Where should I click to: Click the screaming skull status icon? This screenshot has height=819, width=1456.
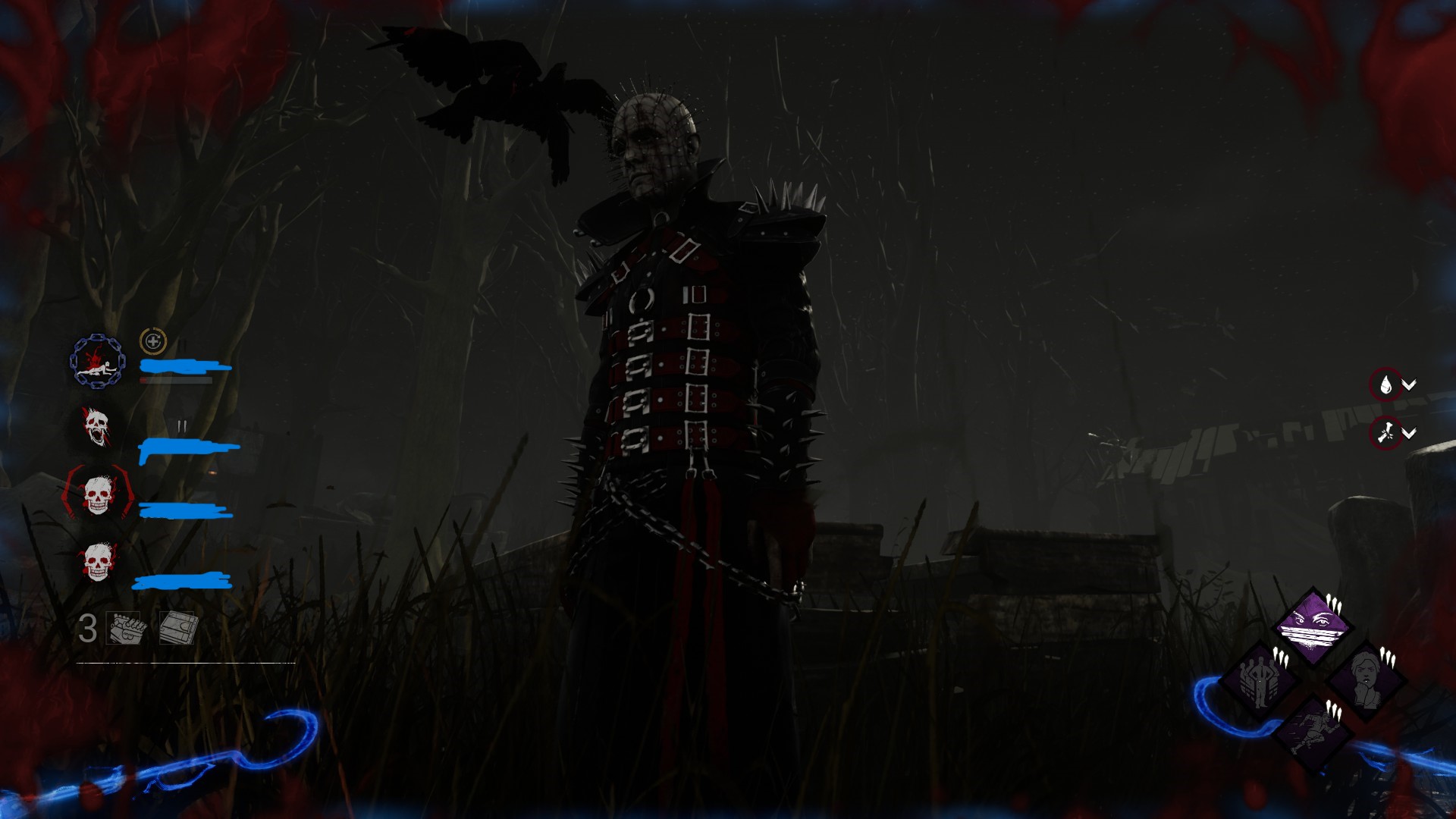tap(97, 424)
